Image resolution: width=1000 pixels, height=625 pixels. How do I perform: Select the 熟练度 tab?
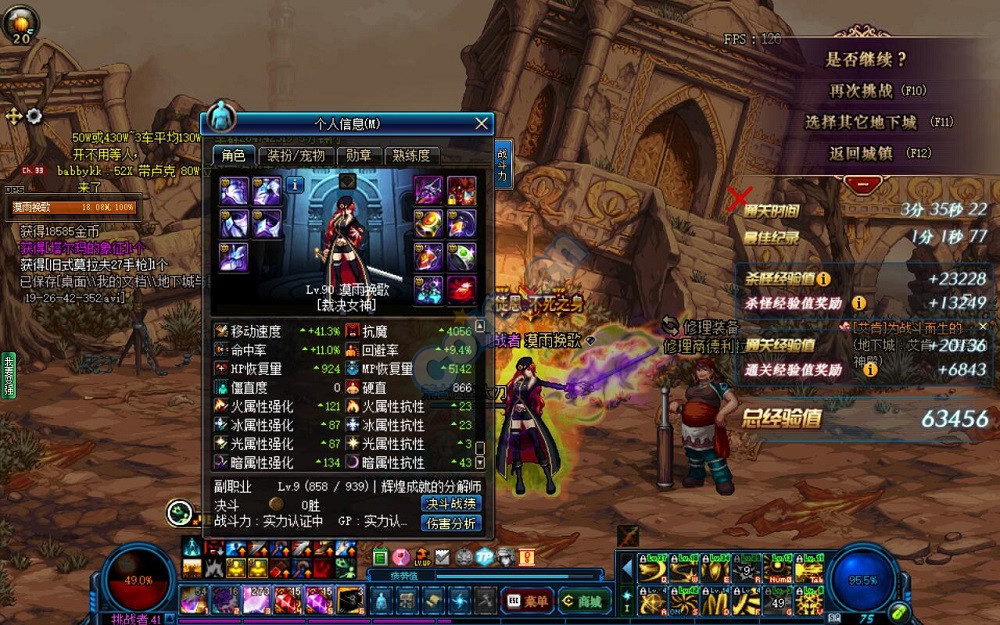[x=411, y=156]
